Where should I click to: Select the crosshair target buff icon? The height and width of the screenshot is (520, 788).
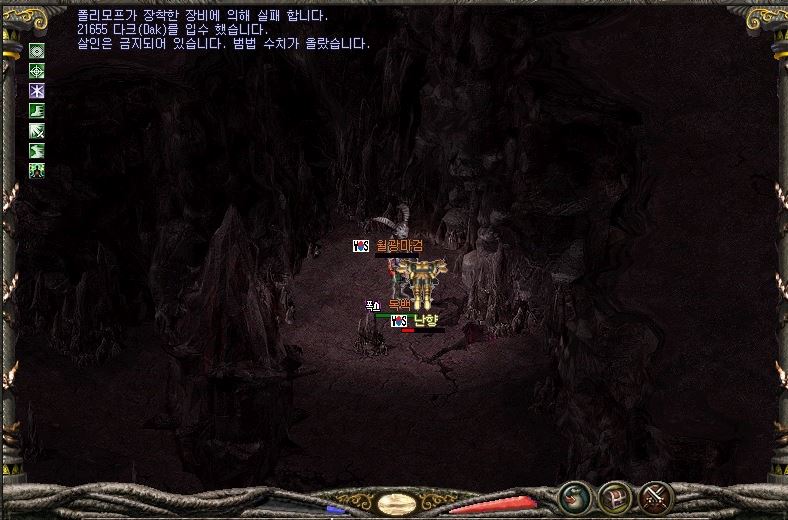pyautogui.click(x=37, y=71)
